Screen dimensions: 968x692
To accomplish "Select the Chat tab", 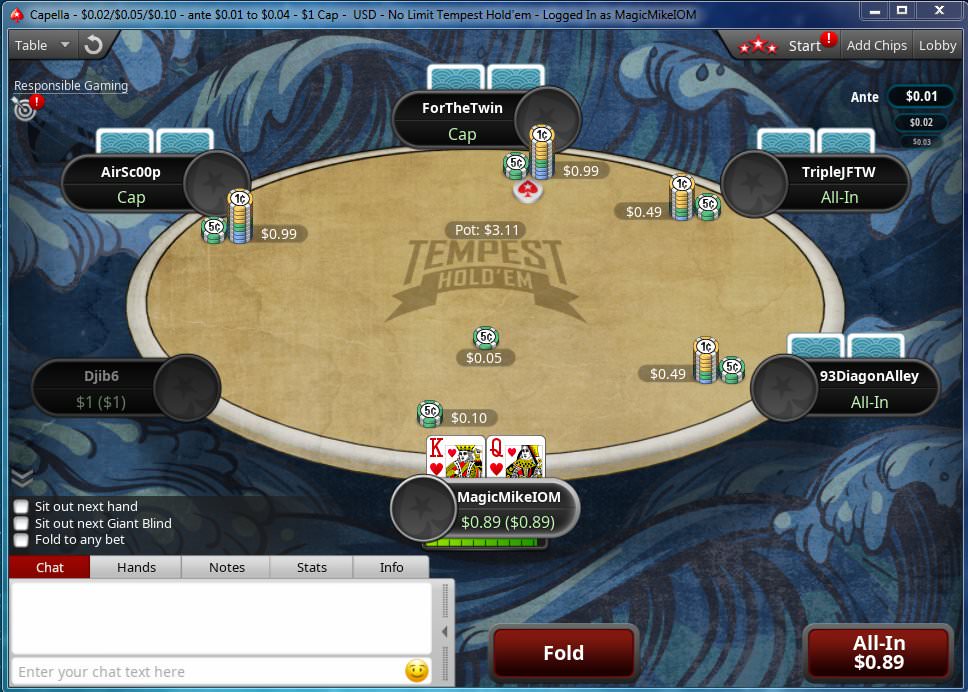I will coord(50,567).
